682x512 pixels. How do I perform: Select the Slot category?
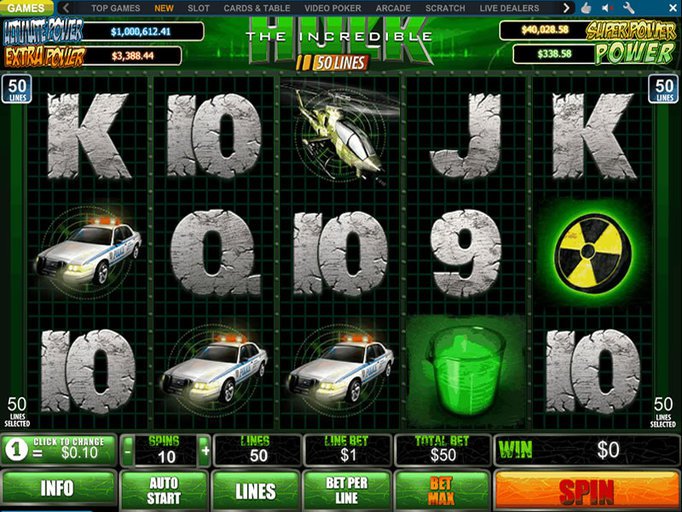pos(198,8)
